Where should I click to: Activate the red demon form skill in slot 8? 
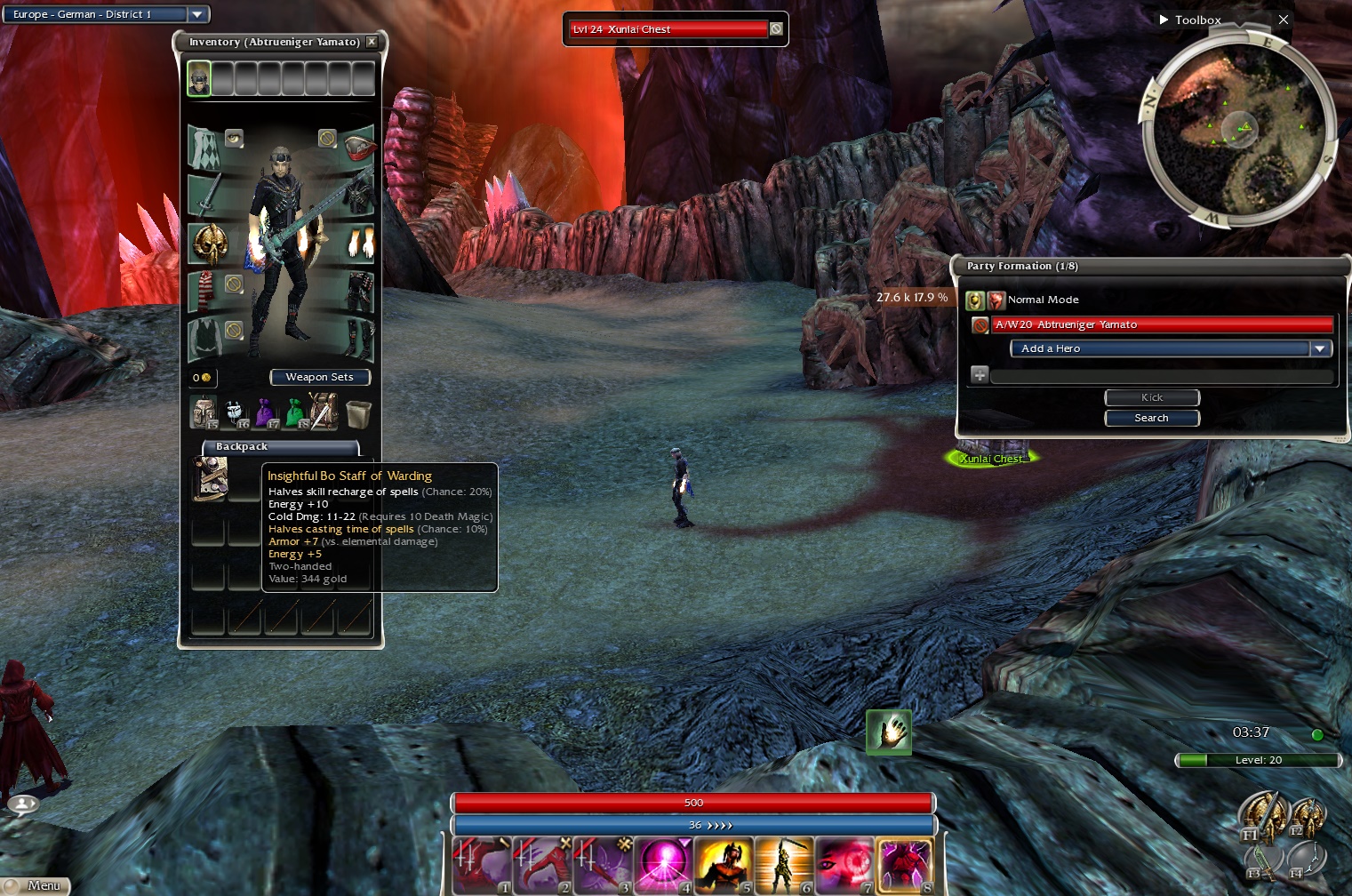[905, 865]
